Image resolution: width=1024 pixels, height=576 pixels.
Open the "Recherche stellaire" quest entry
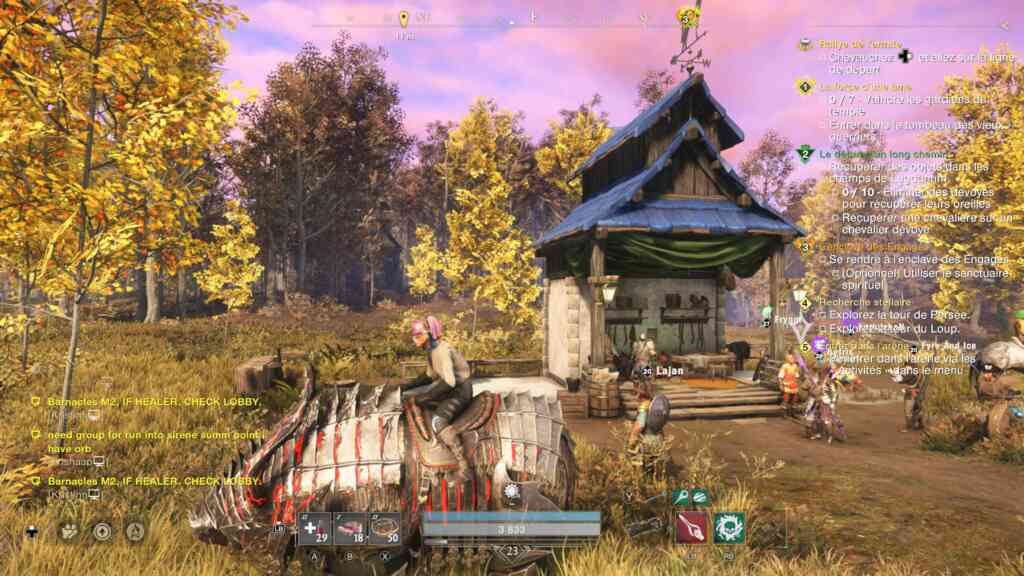pos(865,302)
